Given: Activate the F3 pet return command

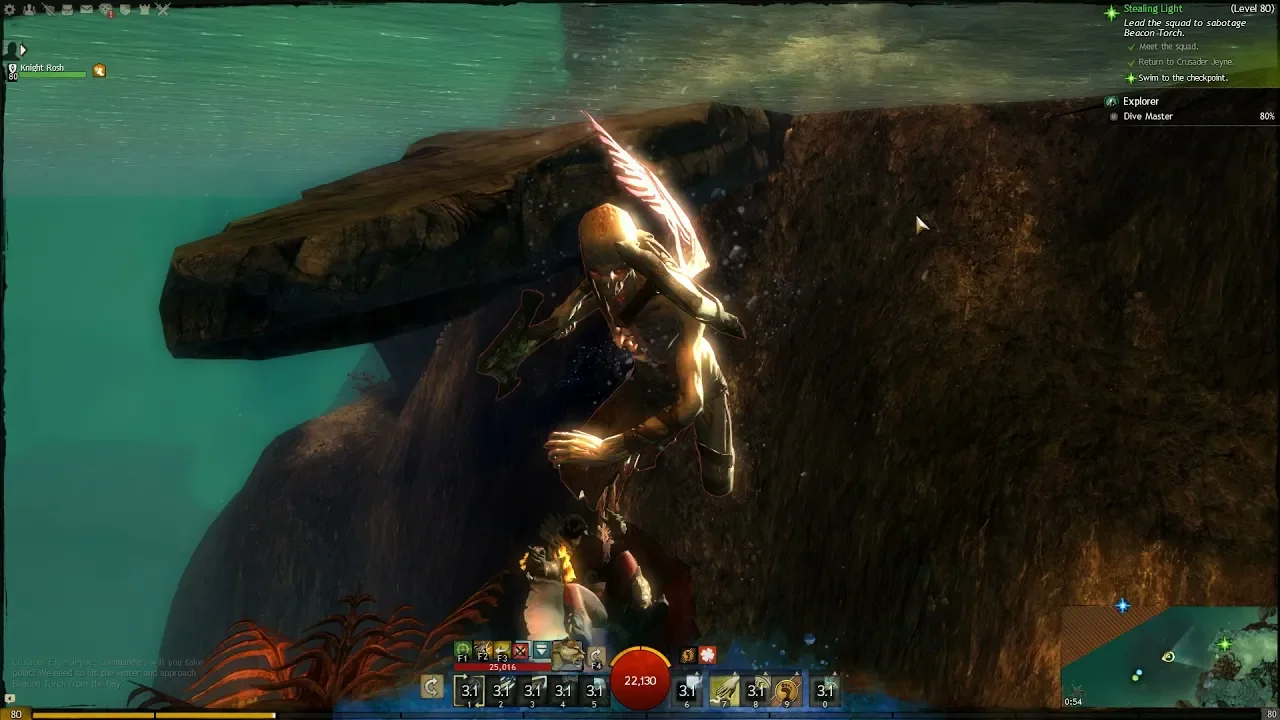Looking at the screenshot, I should point(502,652).
